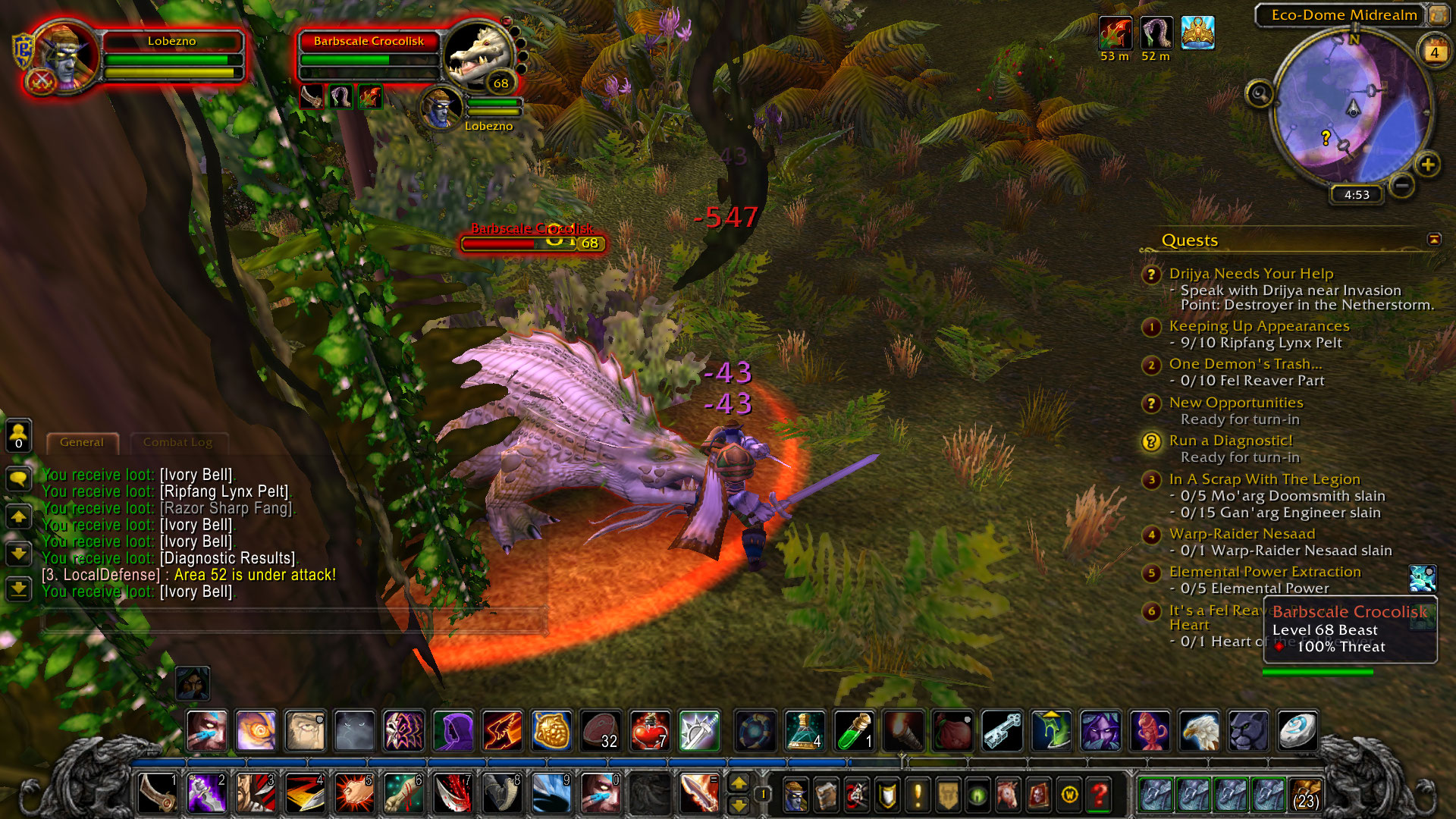Use the raw meat food stack of 32
1456x819 pixels.
click(x=601, y=730)
